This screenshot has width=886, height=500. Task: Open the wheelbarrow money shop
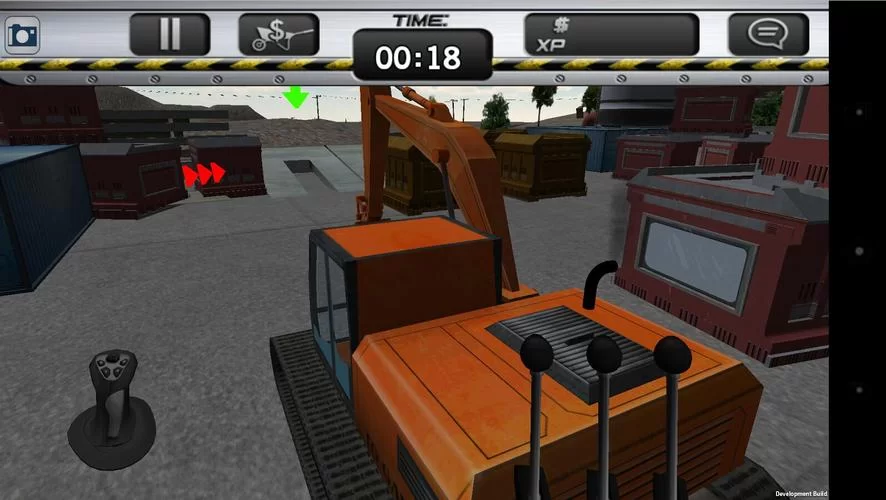[278, 35]
